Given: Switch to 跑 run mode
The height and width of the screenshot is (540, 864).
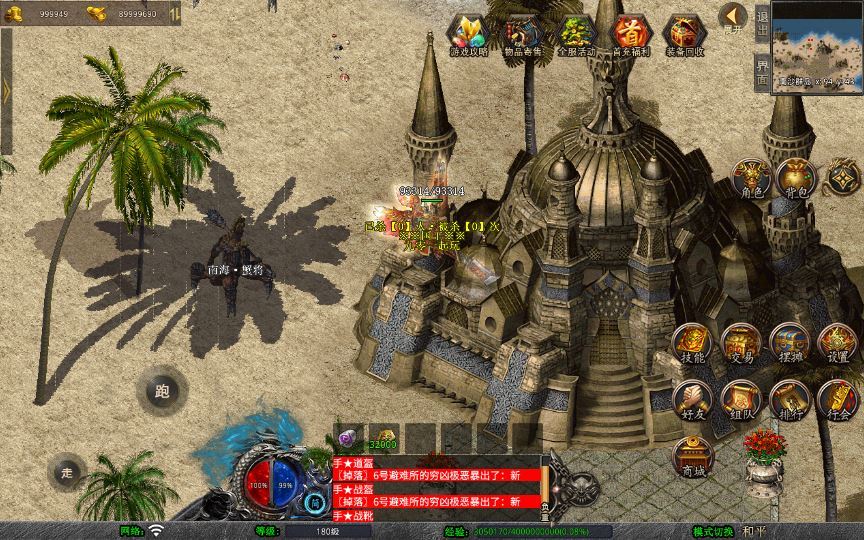Looking at the screenshot, I should 162,391.
